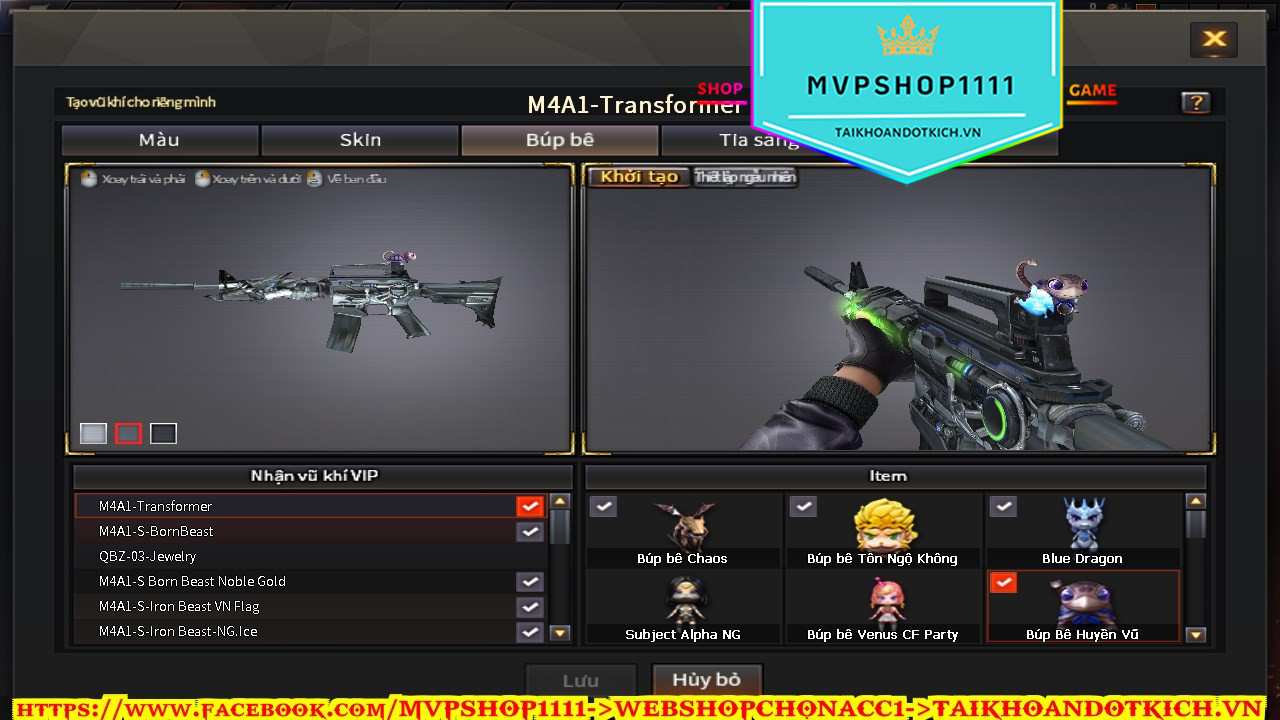Screen dimensions: 1280x720
Task: Select M4A1-S Born Beast Noble Gold row
Action: 300,581
